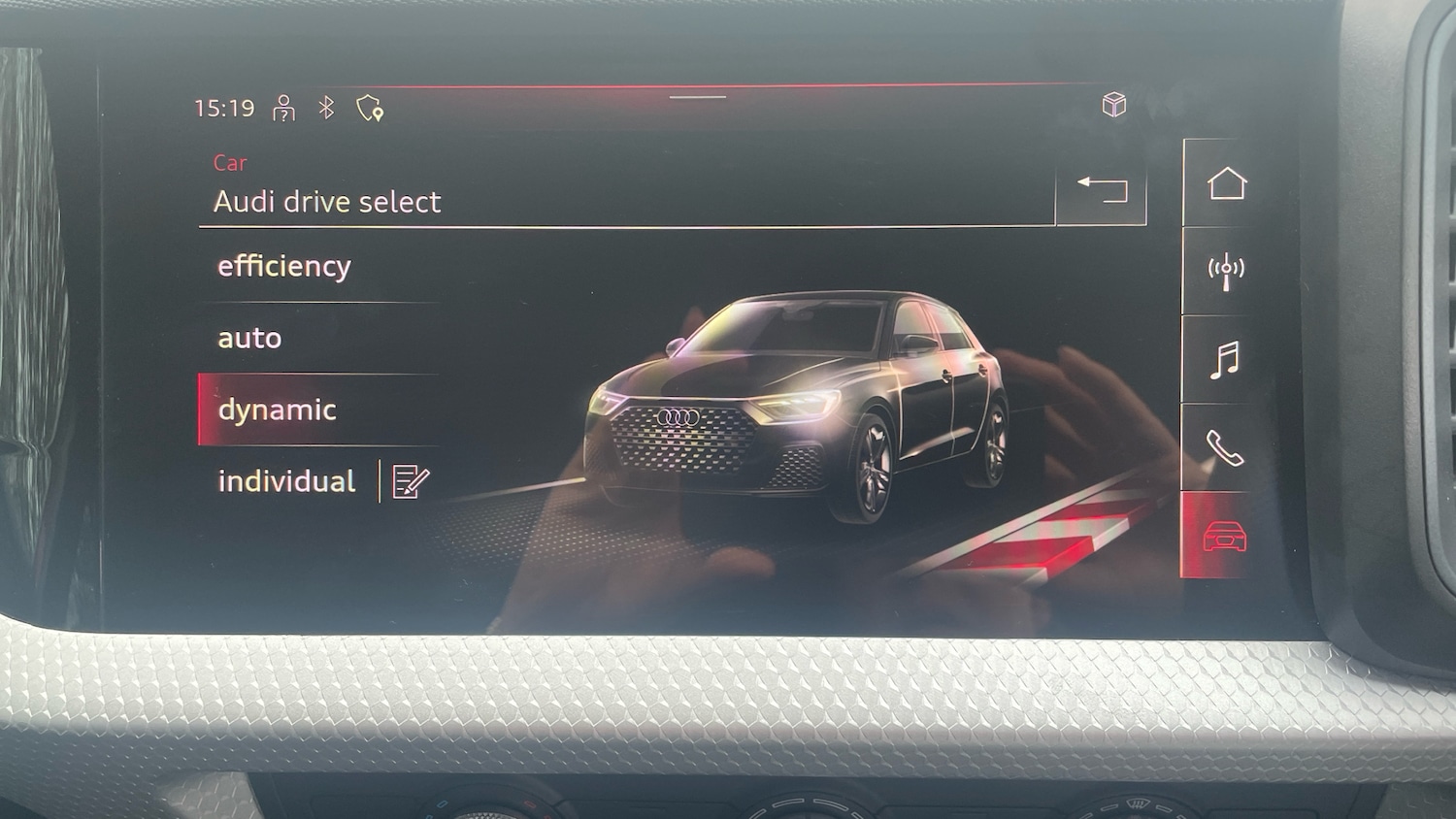Click the privacy shield location icon
This screenshot has width=1456, height=819.
tap(367, 110)
